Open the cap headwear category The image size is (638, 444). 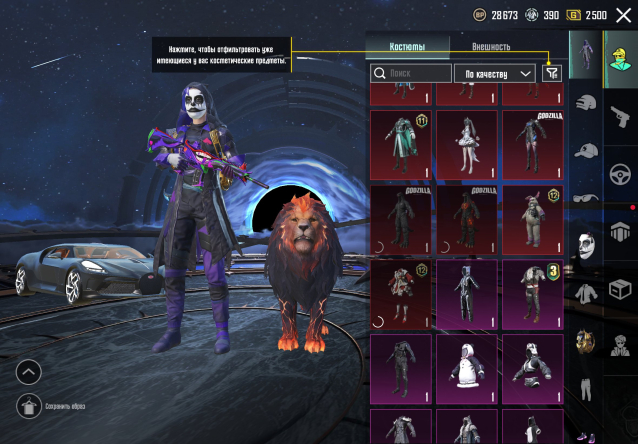click(x=587, y=152)
